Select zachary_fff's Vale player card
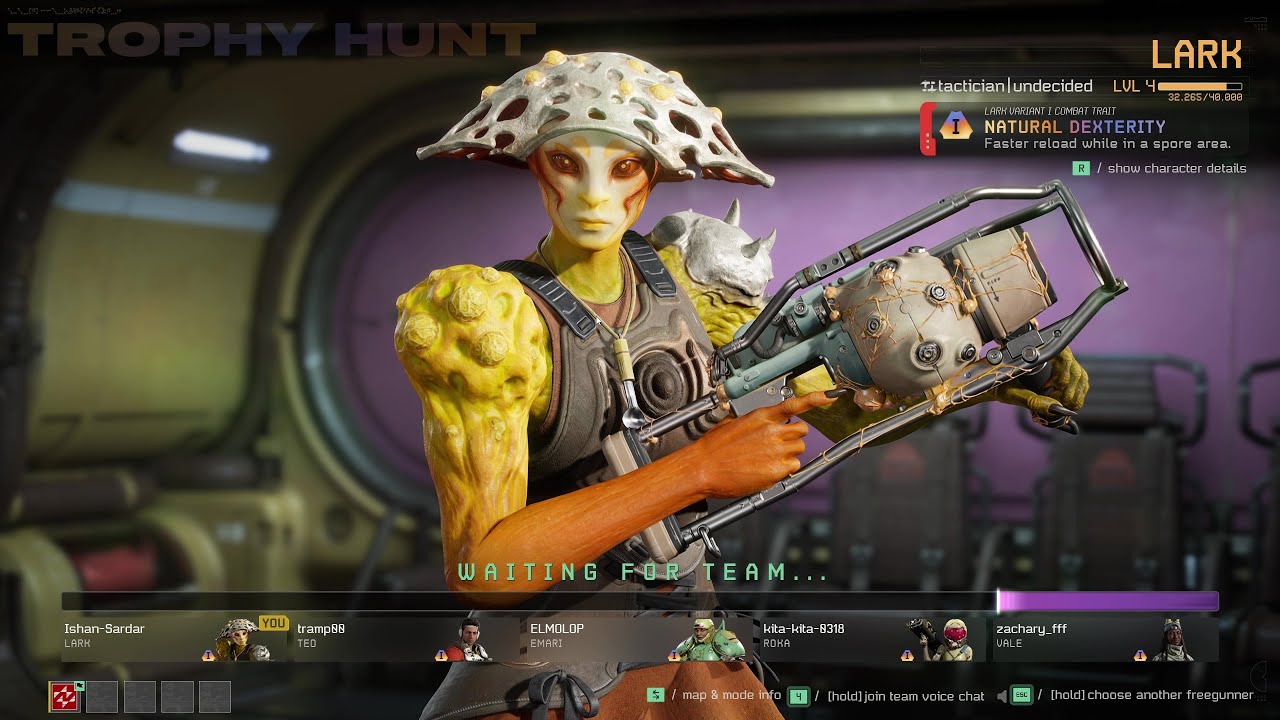Viewport: 1280px width, 720px height. [1104, 639]
